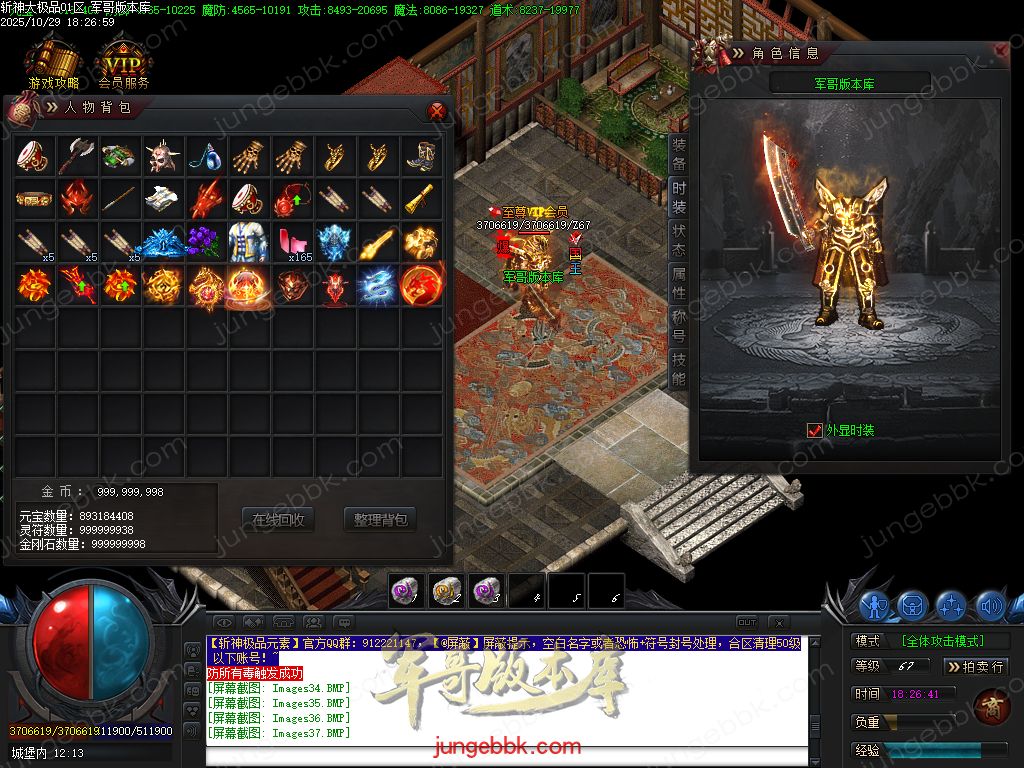Open the VIP 会员服务 menu
Screen dimensions: 1024x768
pyautogui.click(x=124, y=66)
